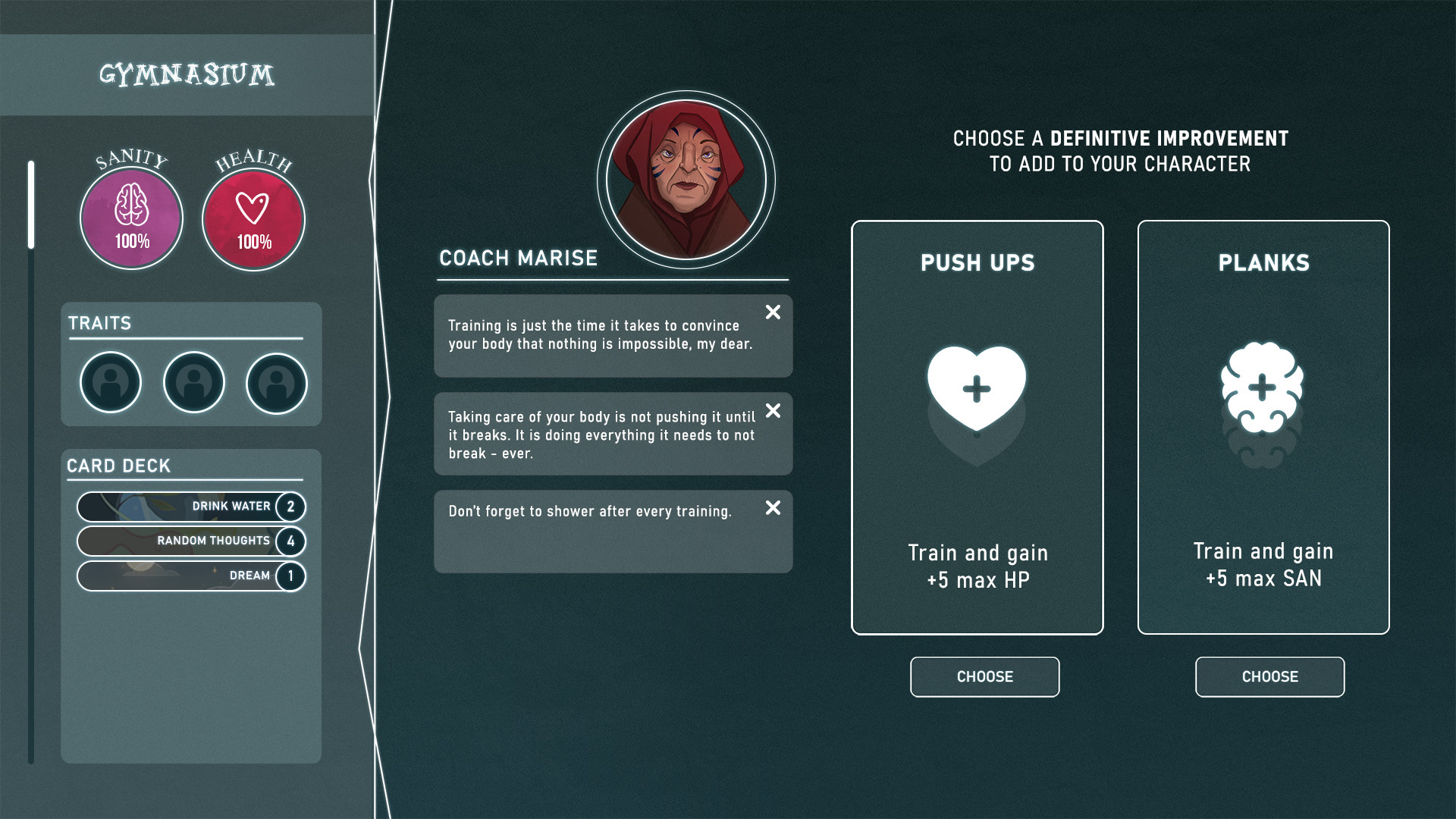Select the Random Thoughts card
Image resolution: width=1456 pixels, height=819 pixels.
(x=190, y=541)
